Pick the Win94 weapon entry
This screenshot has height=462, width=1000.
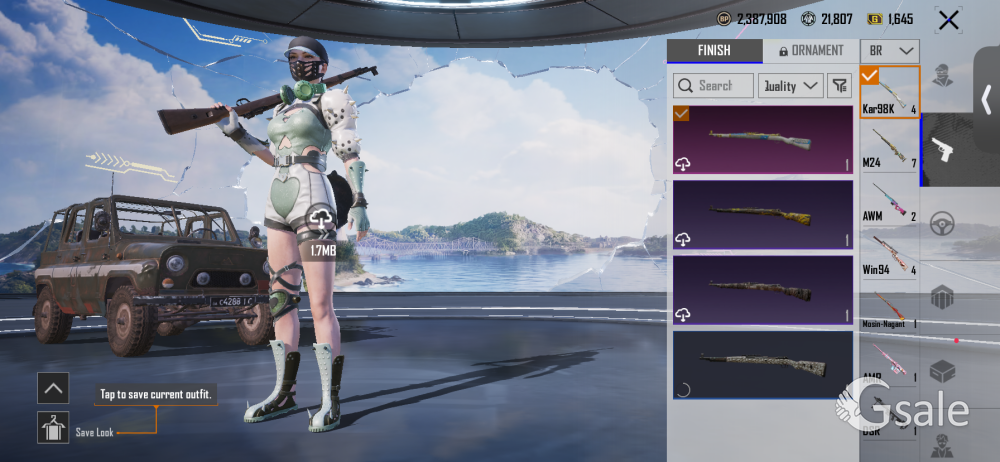pos(890,258)
